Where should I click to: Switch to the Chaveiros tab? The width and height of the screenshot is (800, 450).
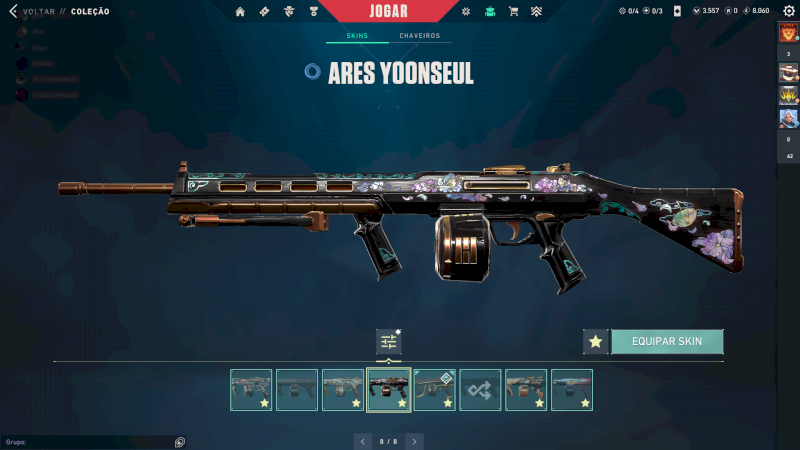pos(419,36)
